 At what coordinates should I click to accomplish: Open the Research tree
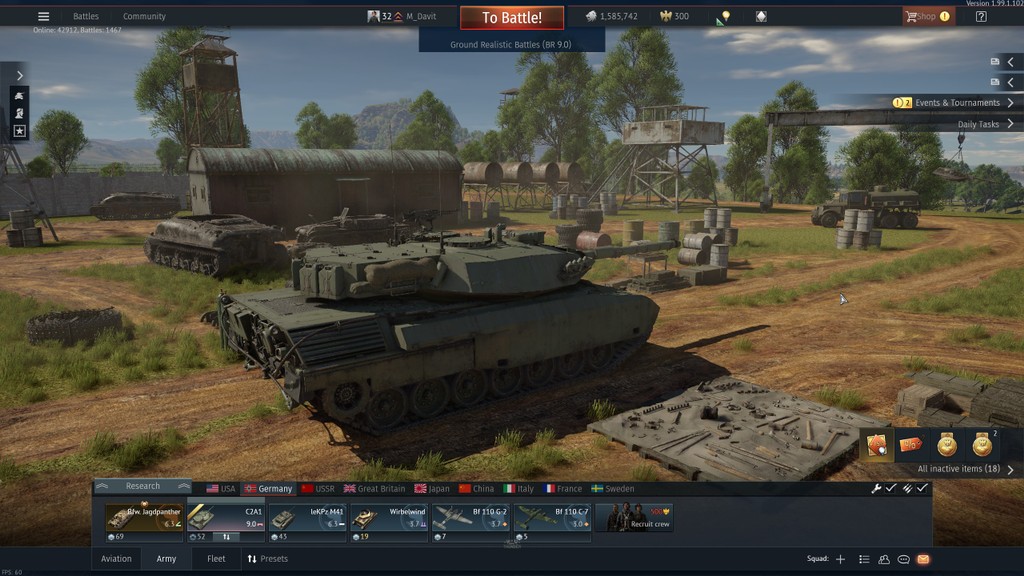click(142, 487)
